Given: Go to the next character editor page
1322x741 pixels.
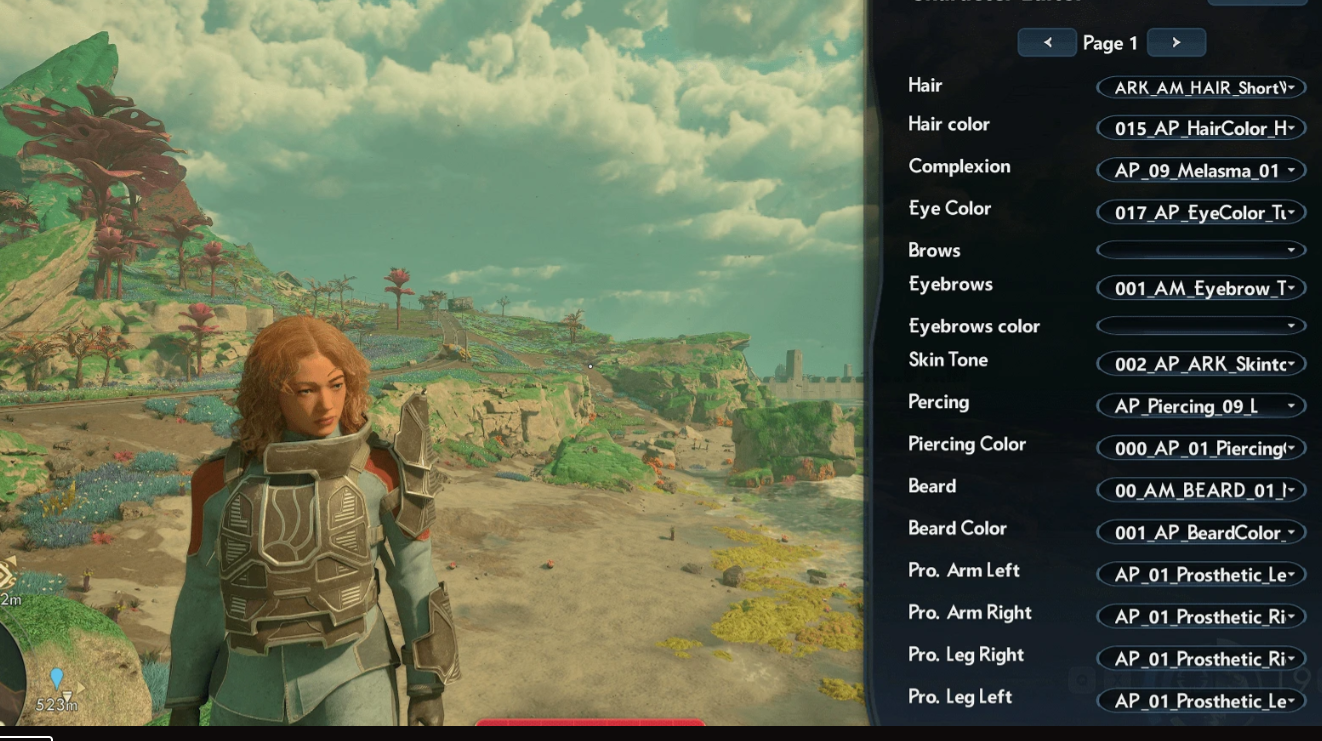Looking at the screenshot, I should pyautogui.click(x=1176, y=43).
